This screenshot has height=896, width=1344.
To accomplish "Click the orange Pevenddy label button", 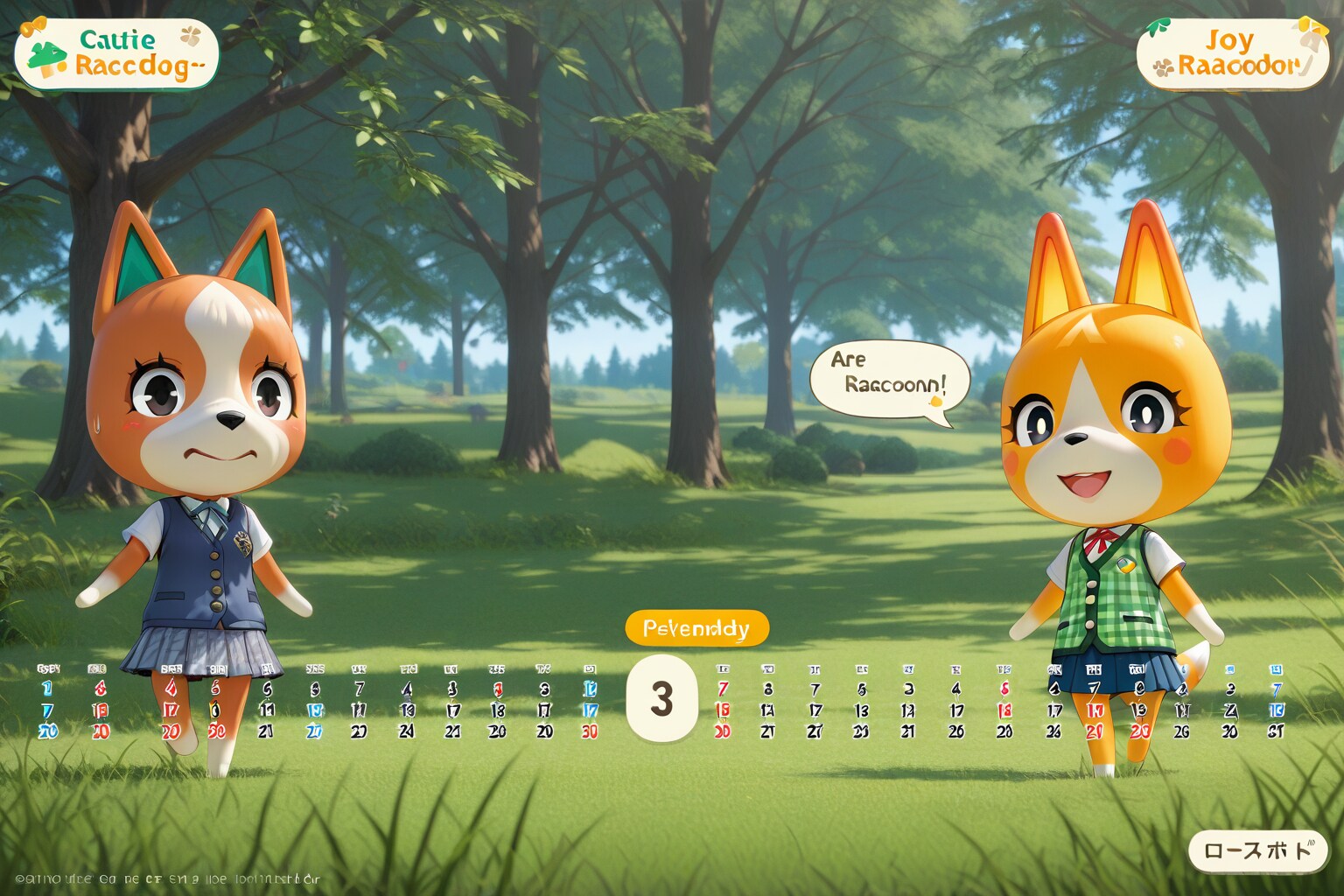I will tap(696, 628).
